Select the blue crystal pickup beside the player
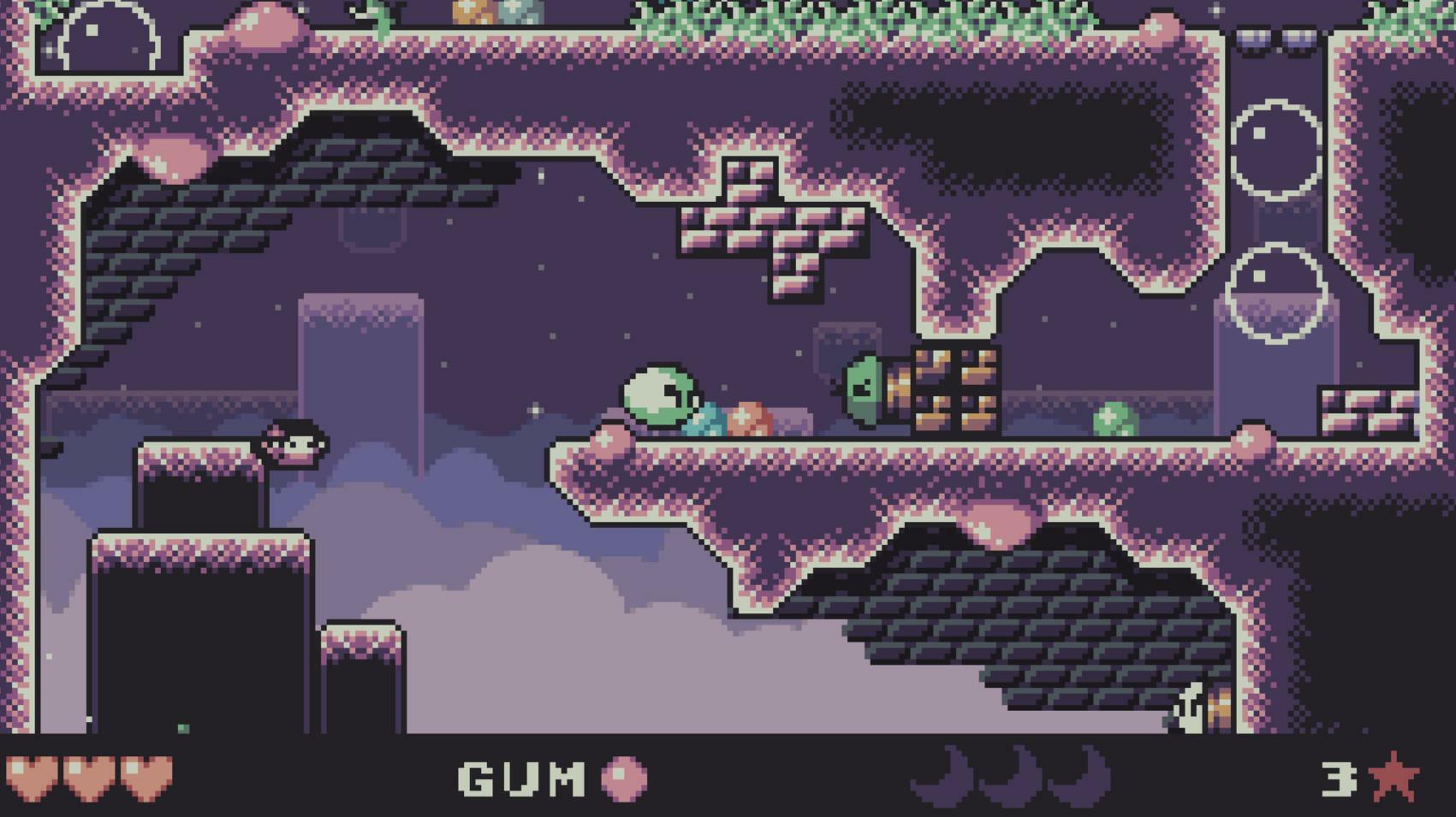This screenshot has height=817, width=1456. pyautogui.click(x=709, y=420)
